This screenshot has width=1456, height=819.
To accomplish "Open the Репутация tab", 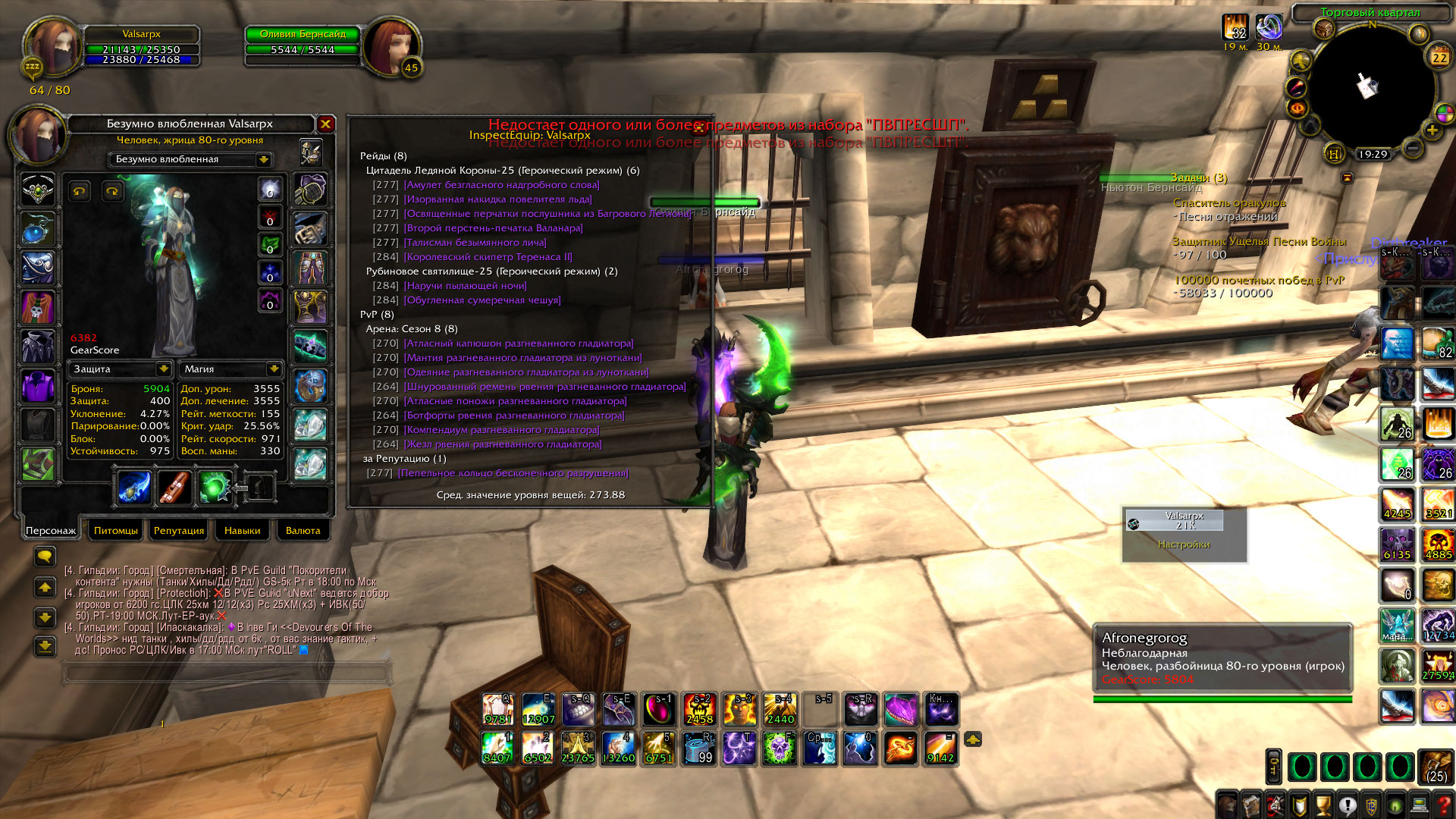I will (178, 531).
